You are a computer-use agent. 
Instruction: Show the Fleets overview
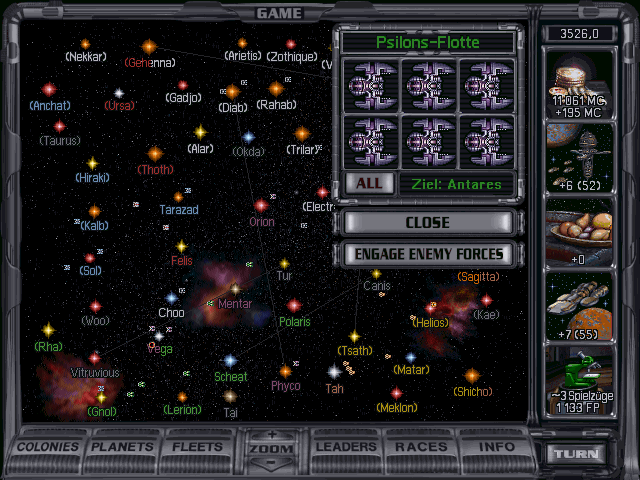pos(198,446)
